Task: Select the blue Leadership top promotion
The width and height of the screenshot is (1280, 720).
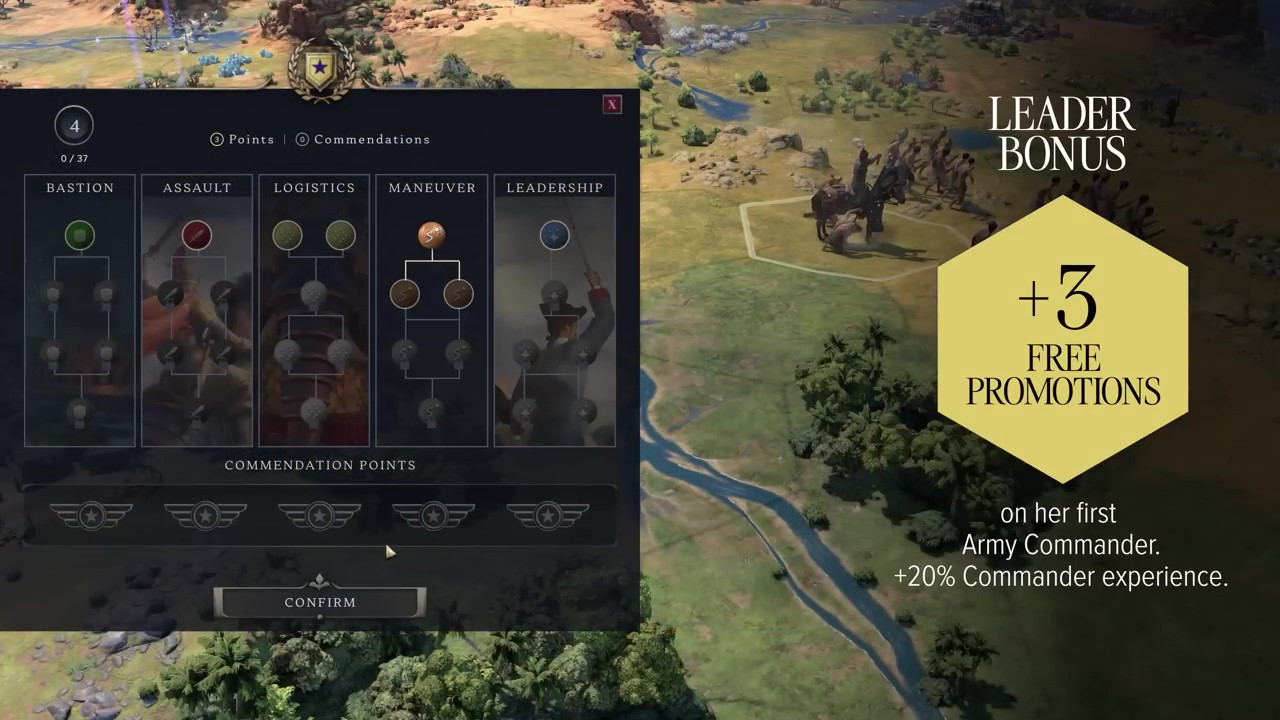Action: point(554,235)
